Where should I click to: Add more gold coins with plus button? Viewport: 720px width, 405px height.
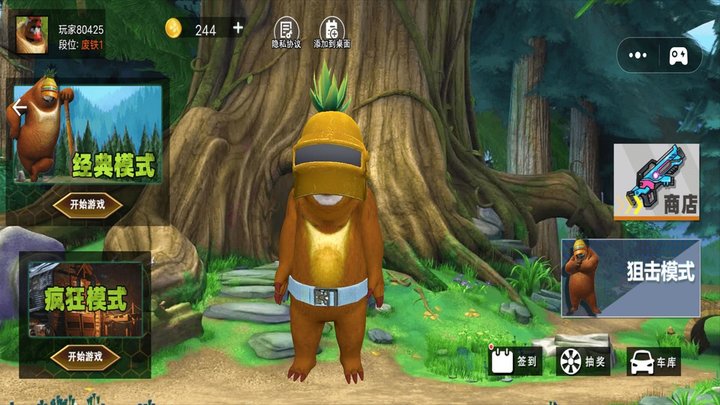pos(238,28)
